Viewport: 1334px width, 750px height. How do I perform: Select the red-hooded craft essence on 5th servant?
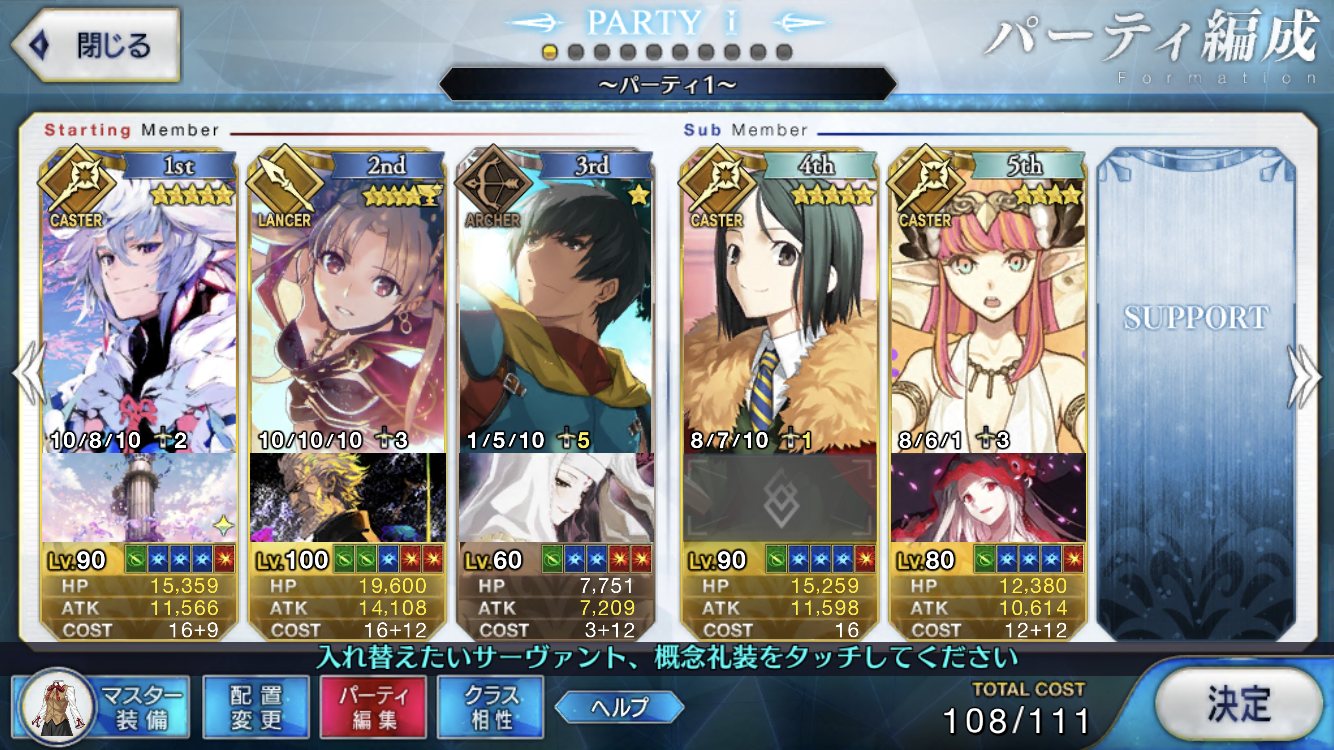[x=987, y=497]
